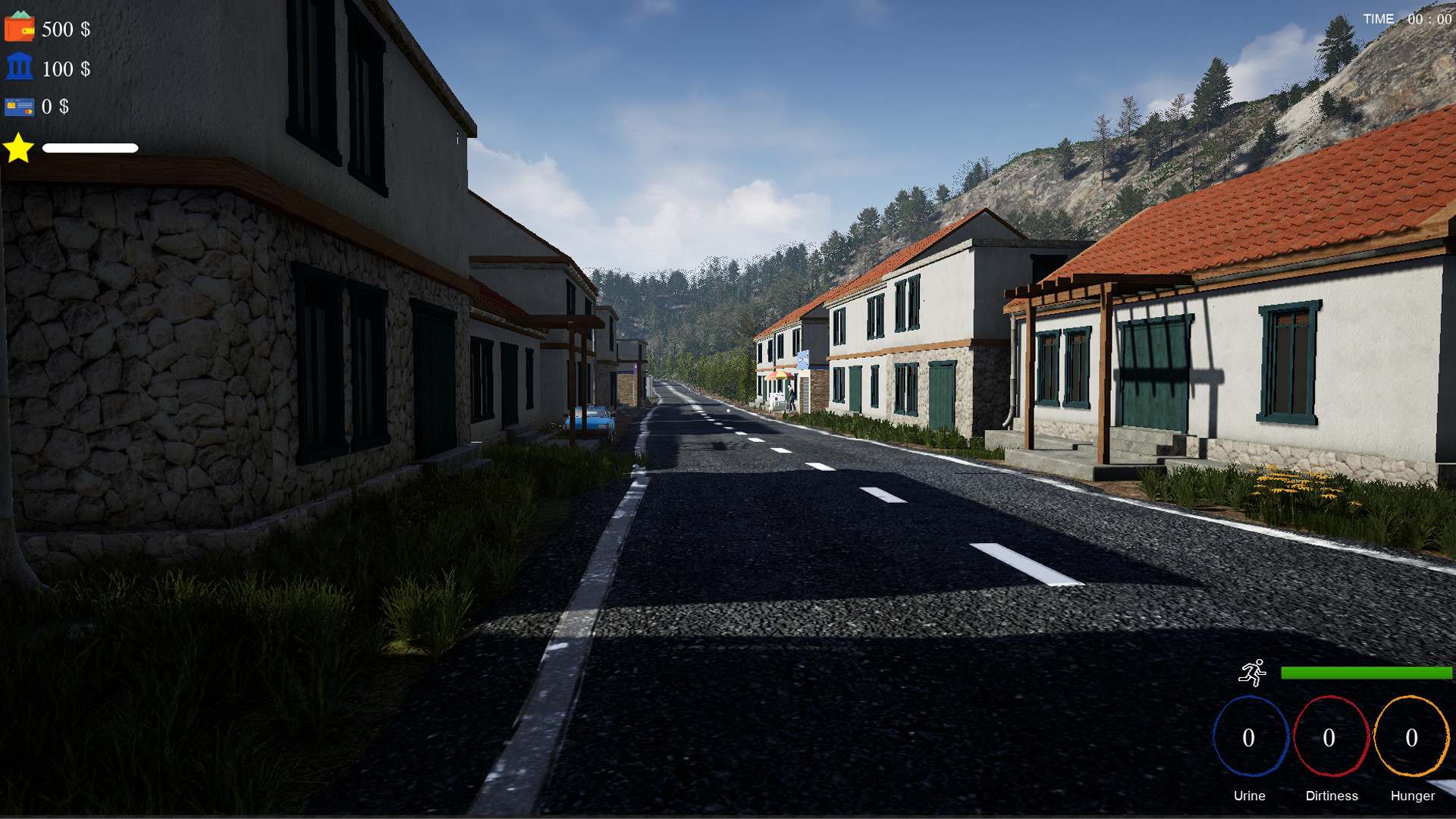This screenshot has width=1456, height=819.
Task: Click the blue credit card icon
Action: tap(20, 107)
